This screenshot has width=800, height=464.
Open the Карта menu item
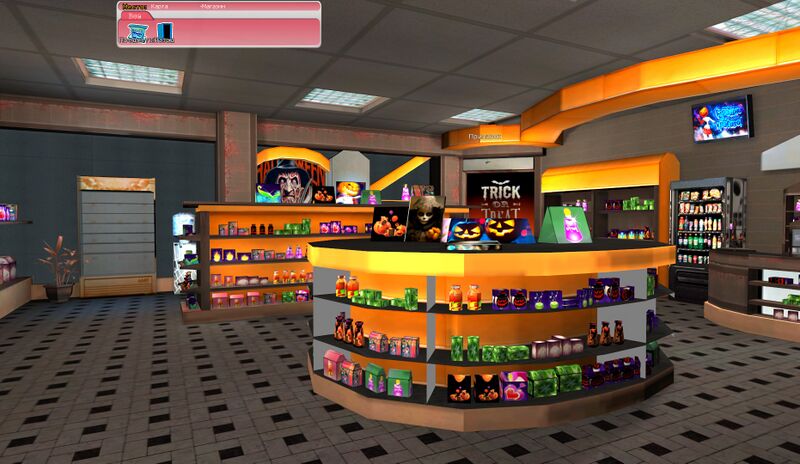point(159,6)
